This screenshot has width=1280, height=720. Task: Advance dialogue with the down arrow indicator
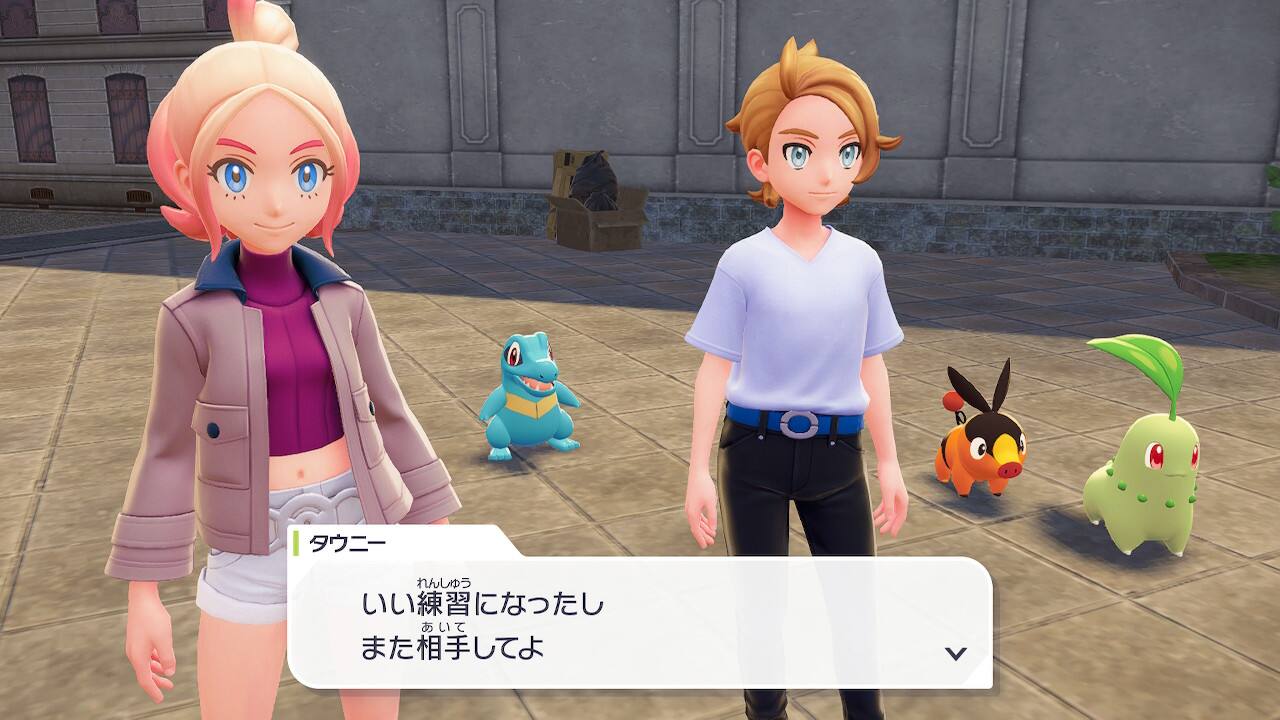pyautogui.click(x=955, y=653)
